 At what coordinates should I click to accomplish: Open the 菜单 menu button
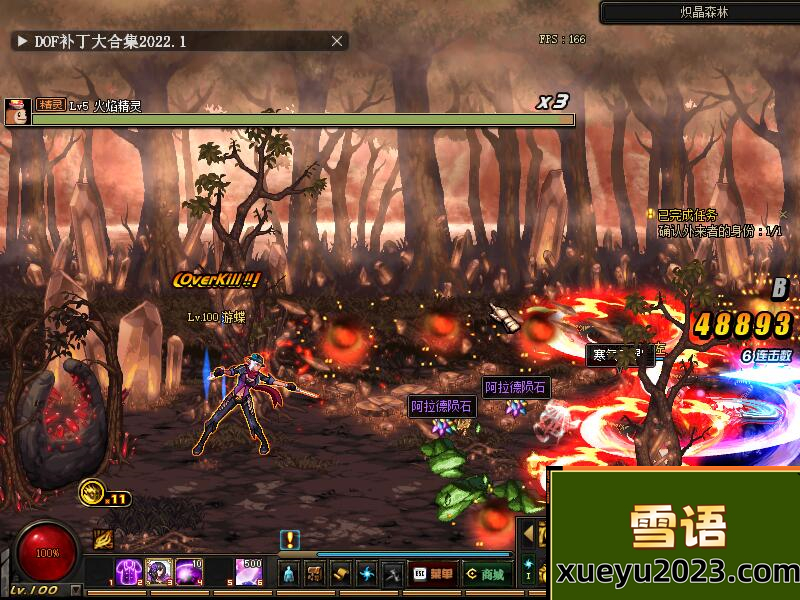point(431,573)
